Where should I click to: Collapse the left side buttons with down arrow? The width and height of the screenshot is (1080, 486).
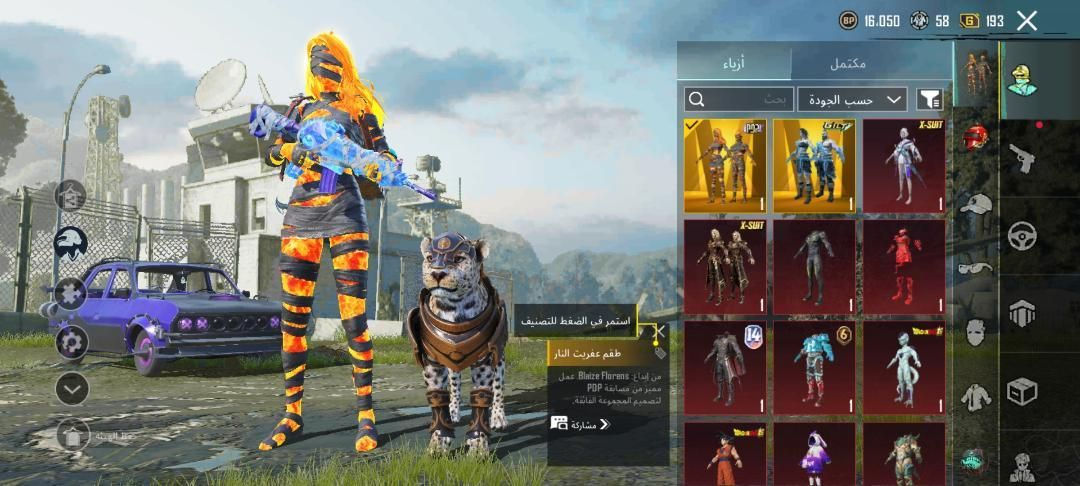pyautogui.click(x=72, y=388)
